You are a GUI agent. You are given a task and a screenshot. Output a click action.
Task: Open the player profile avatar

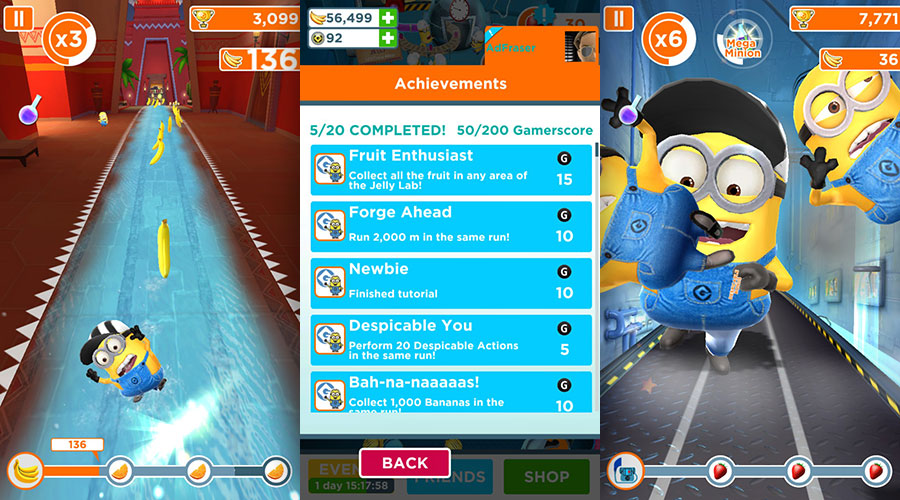[580, 45]
